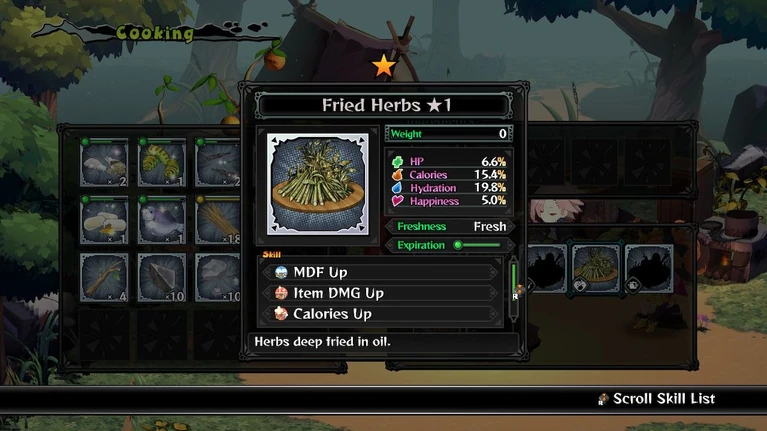Viewport: 767px width, 431px height.
Task: Select the Calories Up skill entry
Action: tap(380, 314)
